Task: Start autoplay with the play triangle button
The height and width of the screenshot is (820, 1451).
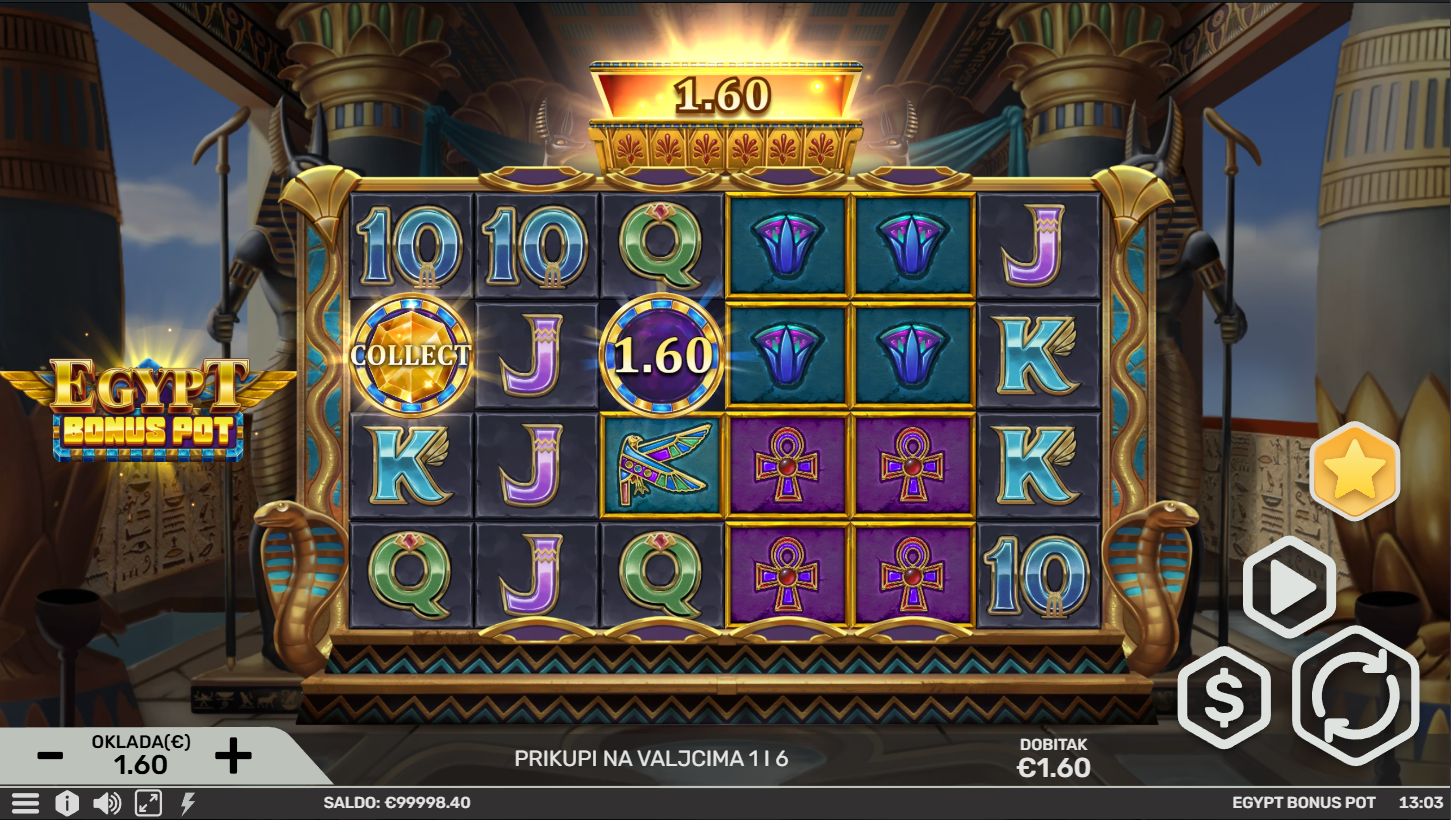Action: click(x=1289, y=588)
